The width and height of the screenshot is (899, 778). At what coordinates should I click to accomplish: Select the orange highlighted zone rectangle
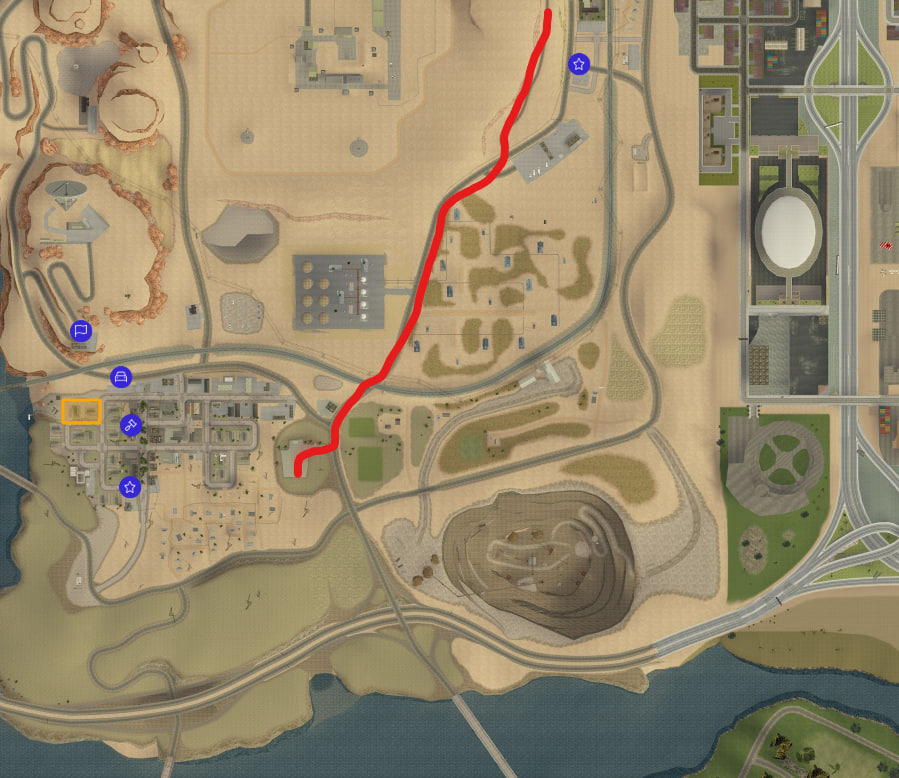(81, 411)
